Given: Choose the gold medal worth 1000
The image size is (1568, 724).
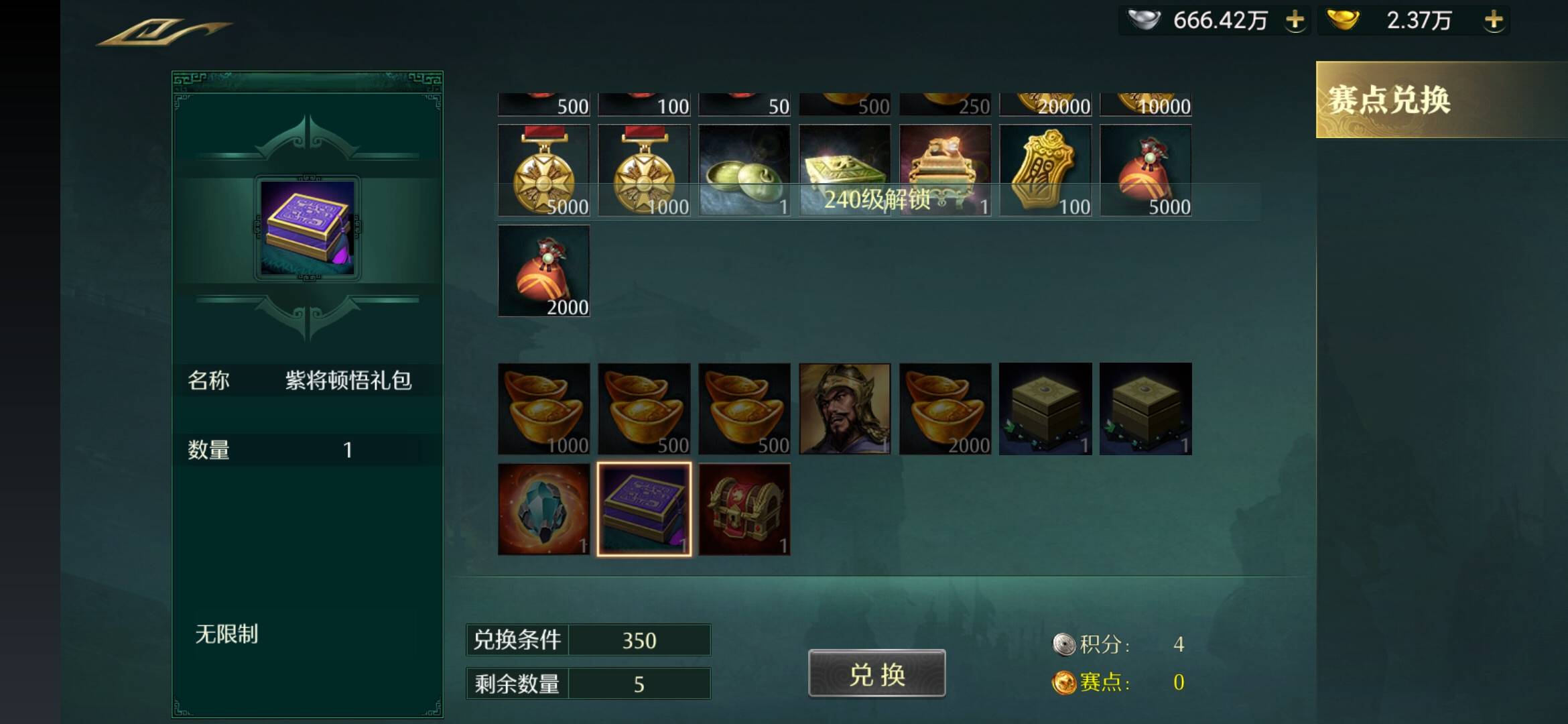Looking at the screenshot, I should point(644,170).
